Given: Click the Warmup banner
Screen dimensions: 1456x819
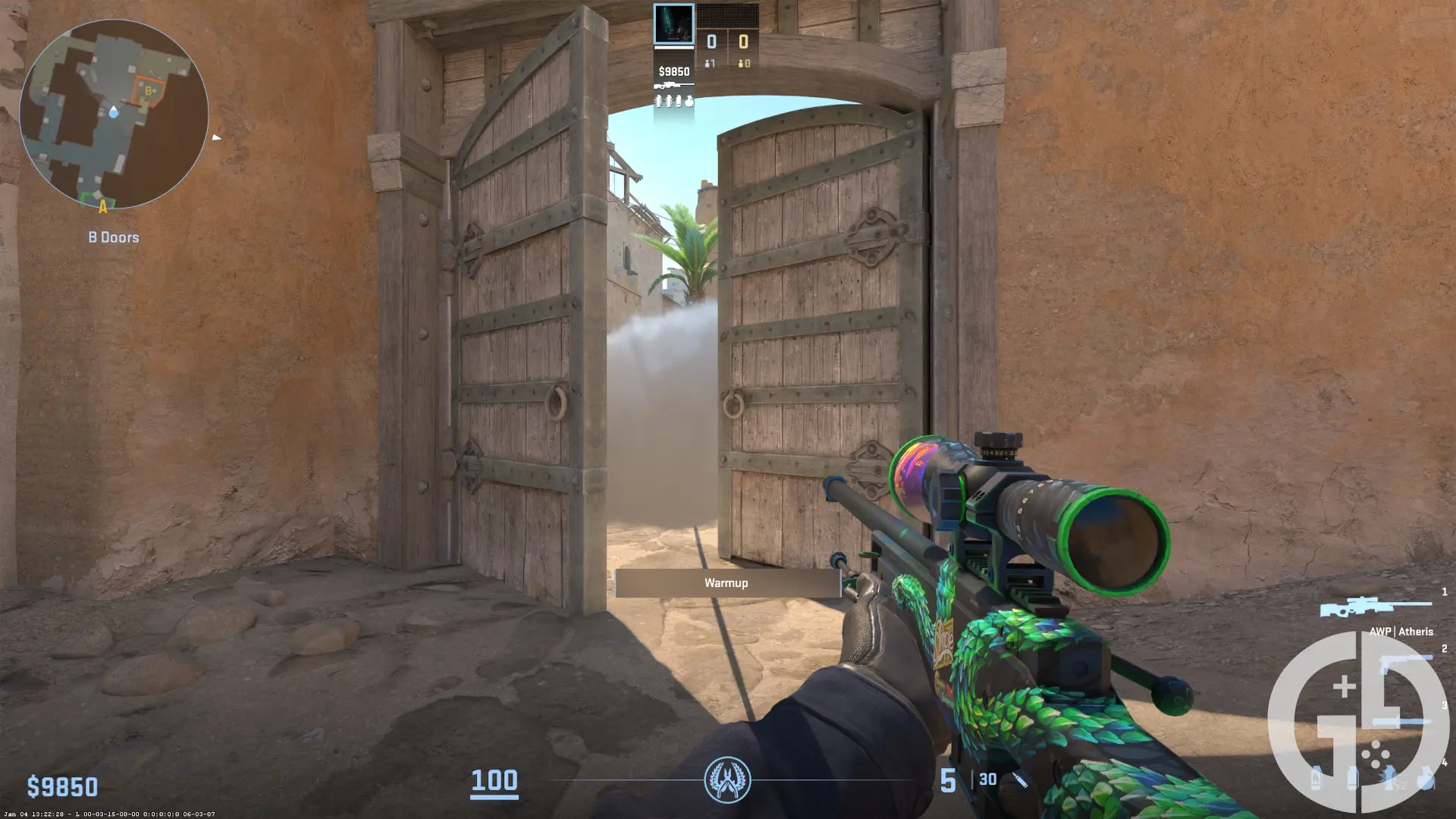Looking at the screenshot, I should 726,582.
